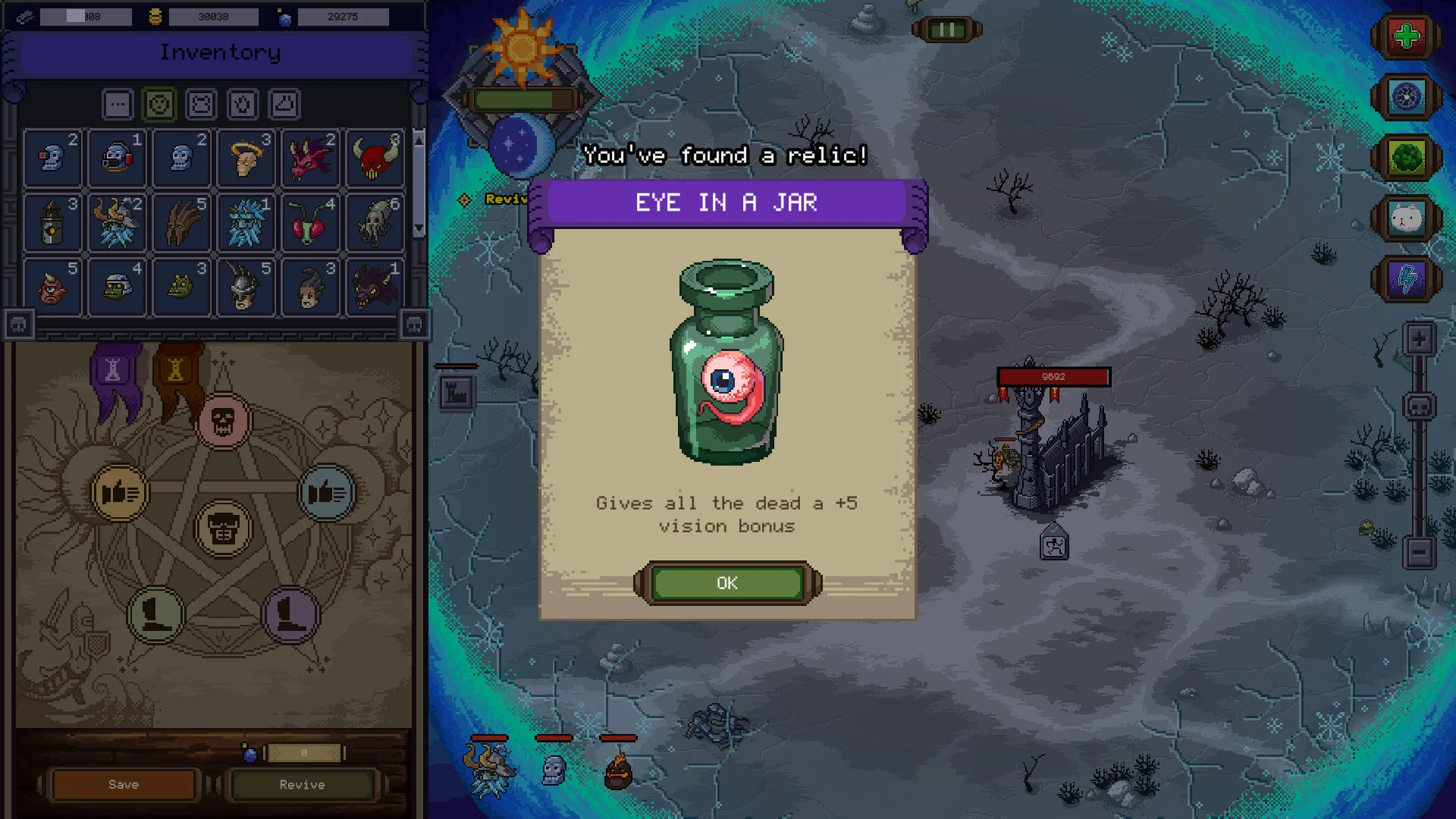Open the left skull page selector under inventory
This screenshot has width=1456, height=819.
[x=17, y=324]
